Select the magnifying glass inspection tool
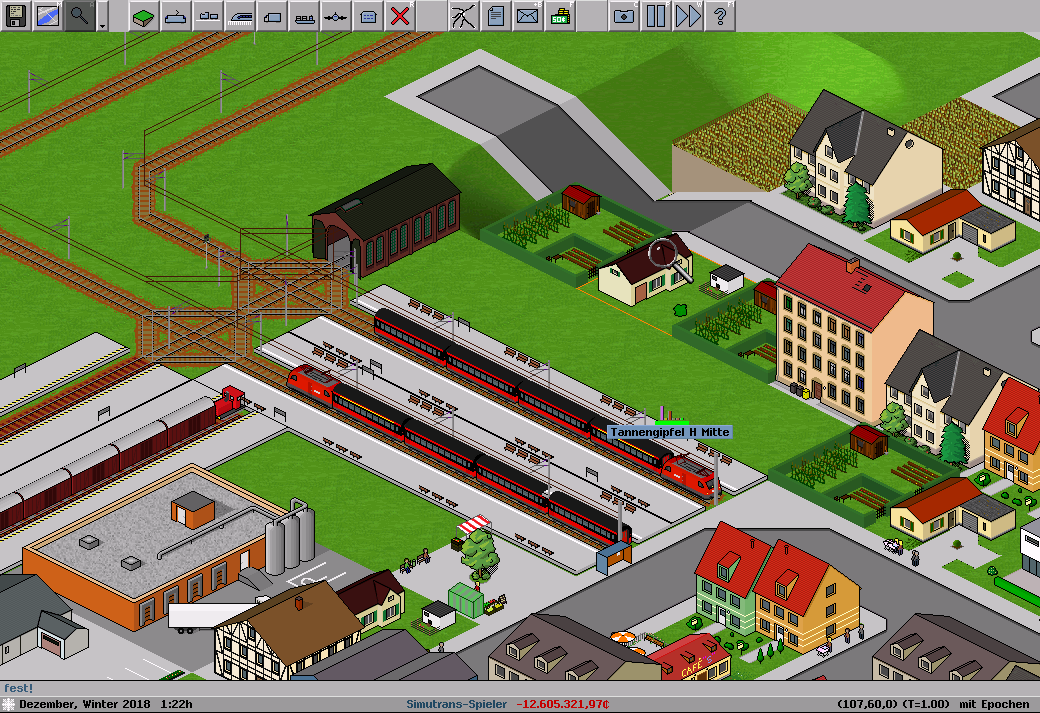 coord(80,16)
